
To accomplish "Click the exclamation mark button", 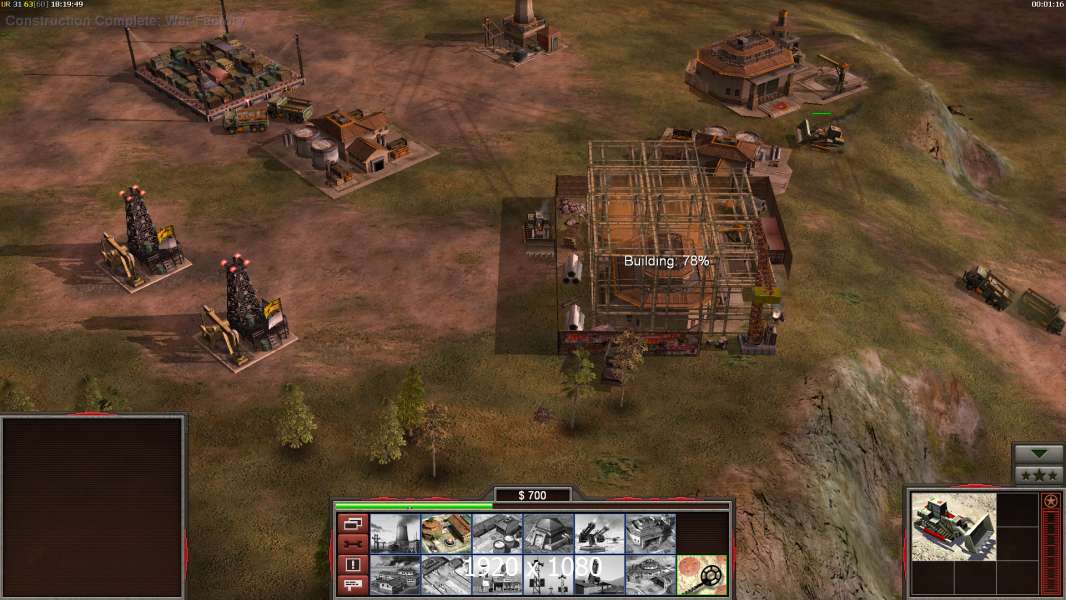I will [x=352, y=565].
